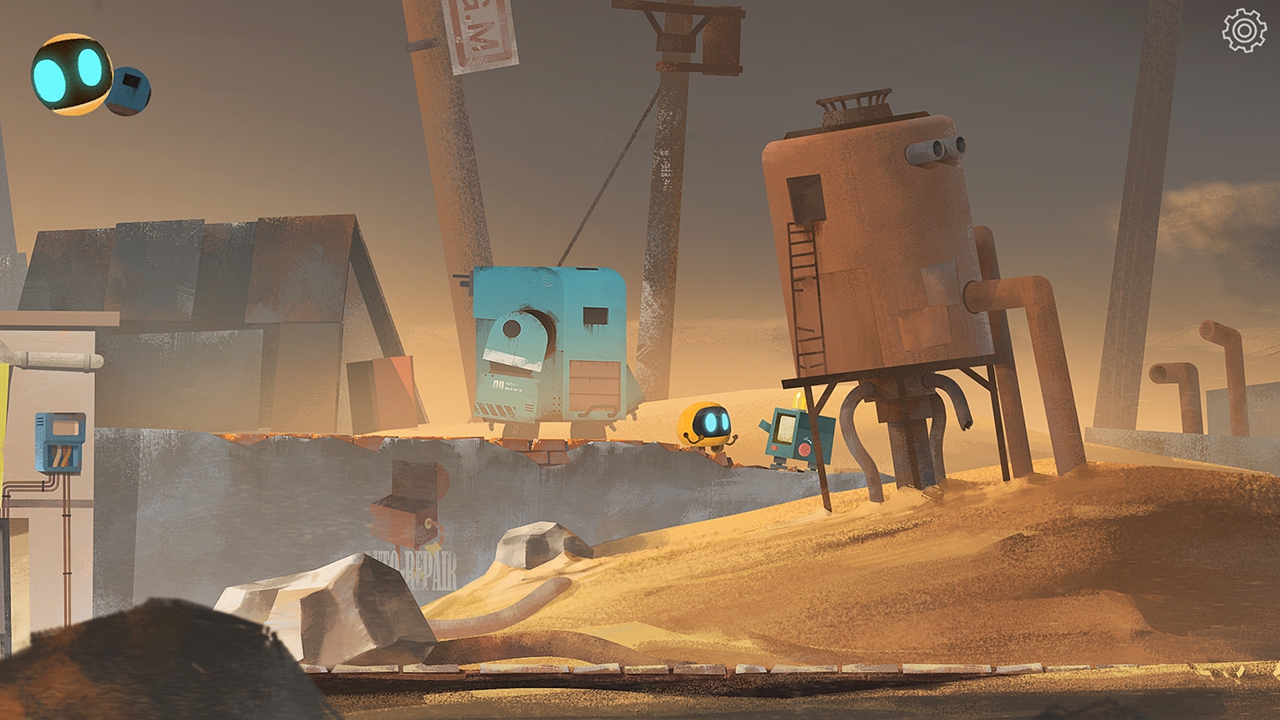Switch to the small blue robot portrait
Screen dimensions: 1280x720
[x=130, y=91]
